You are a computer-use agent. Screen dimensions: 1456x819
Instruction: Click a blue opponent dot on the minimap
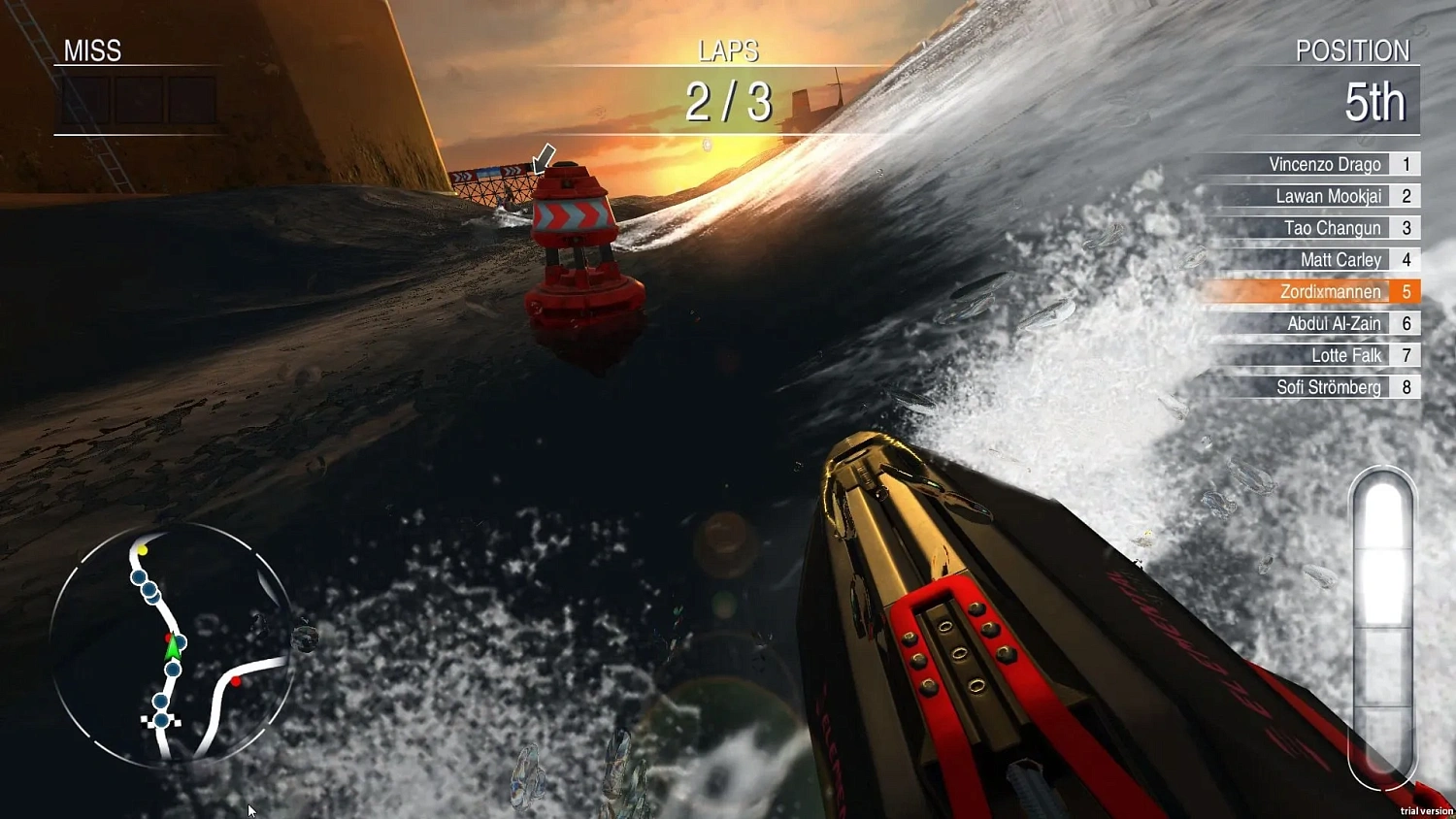point(138,577)
